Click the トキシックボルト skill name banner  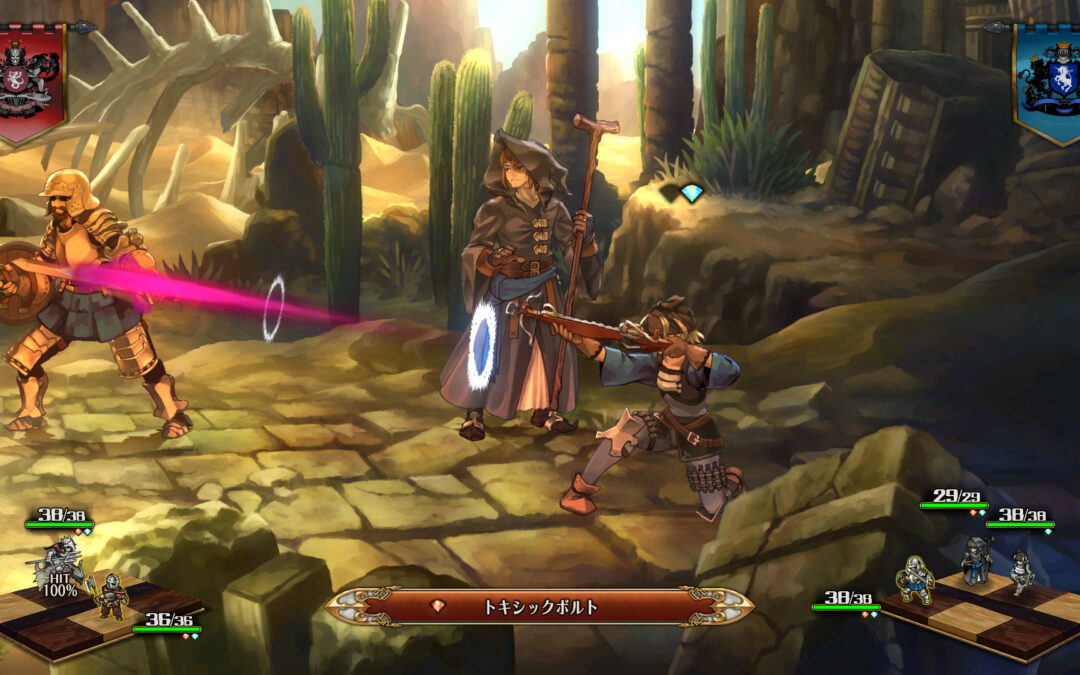[540, 606]
